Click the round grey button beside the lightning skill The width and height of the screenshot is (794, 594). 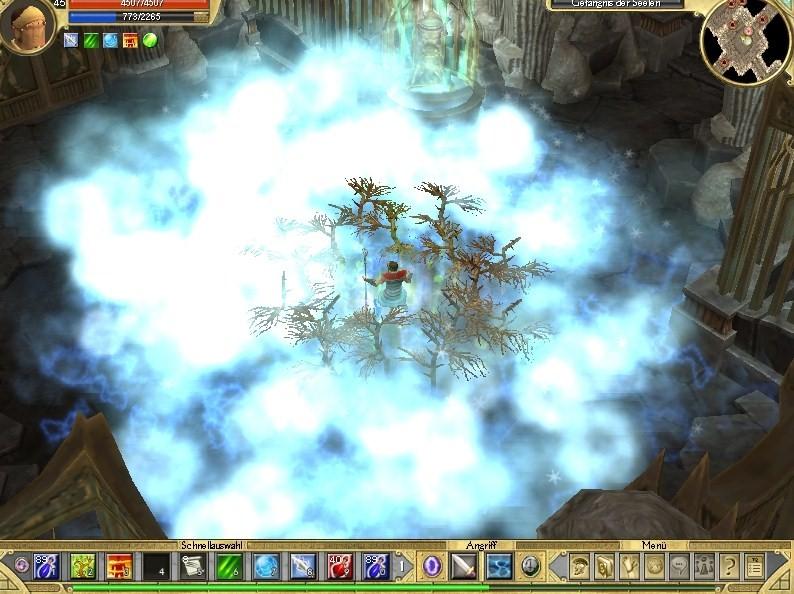point(531,567)
